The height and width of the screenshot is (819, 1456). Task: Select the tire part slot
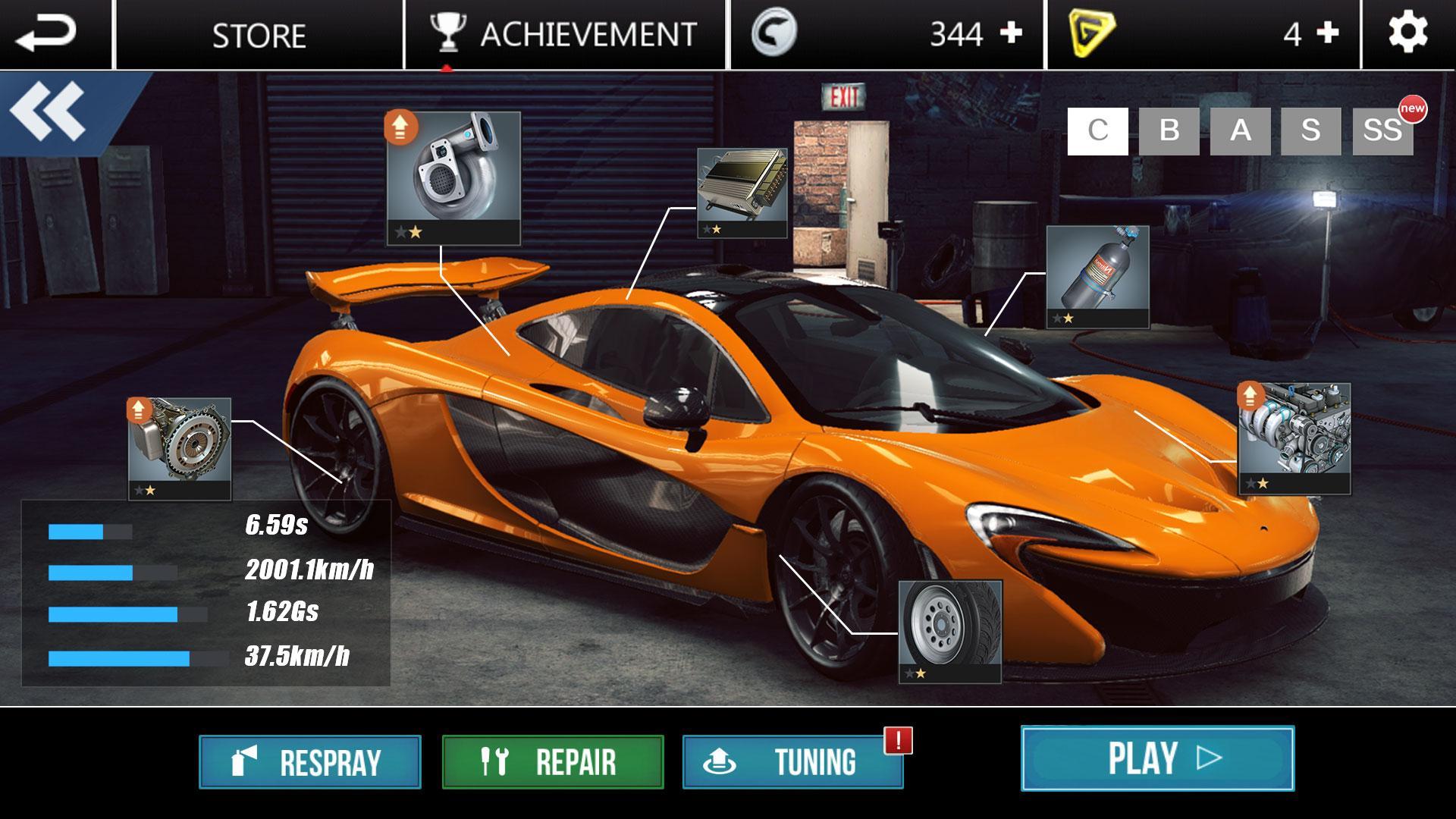pyautogui.click(x=950, y=631)
